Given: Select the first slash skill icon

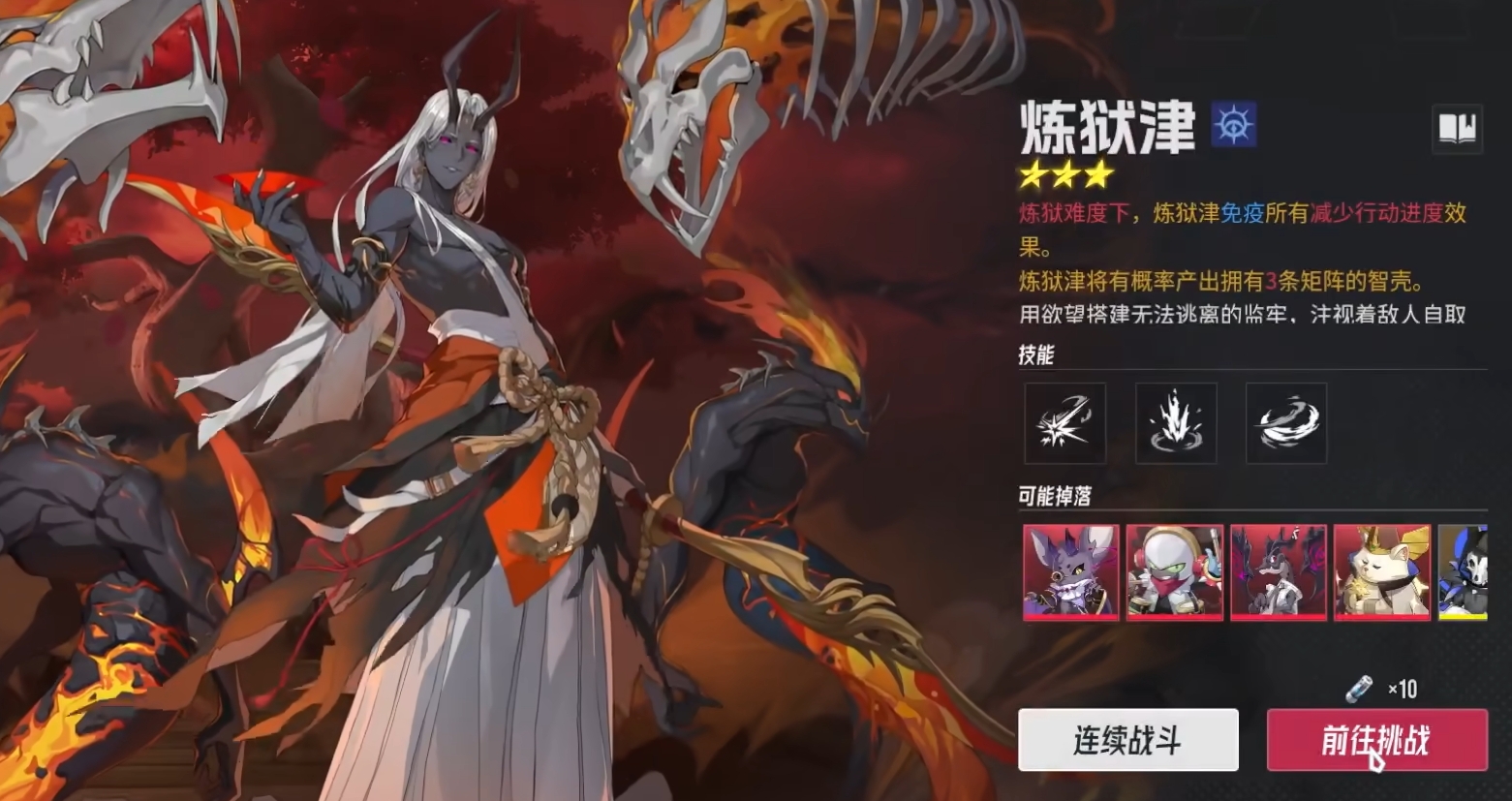Looking at the screenshot, I should 1065,423.
